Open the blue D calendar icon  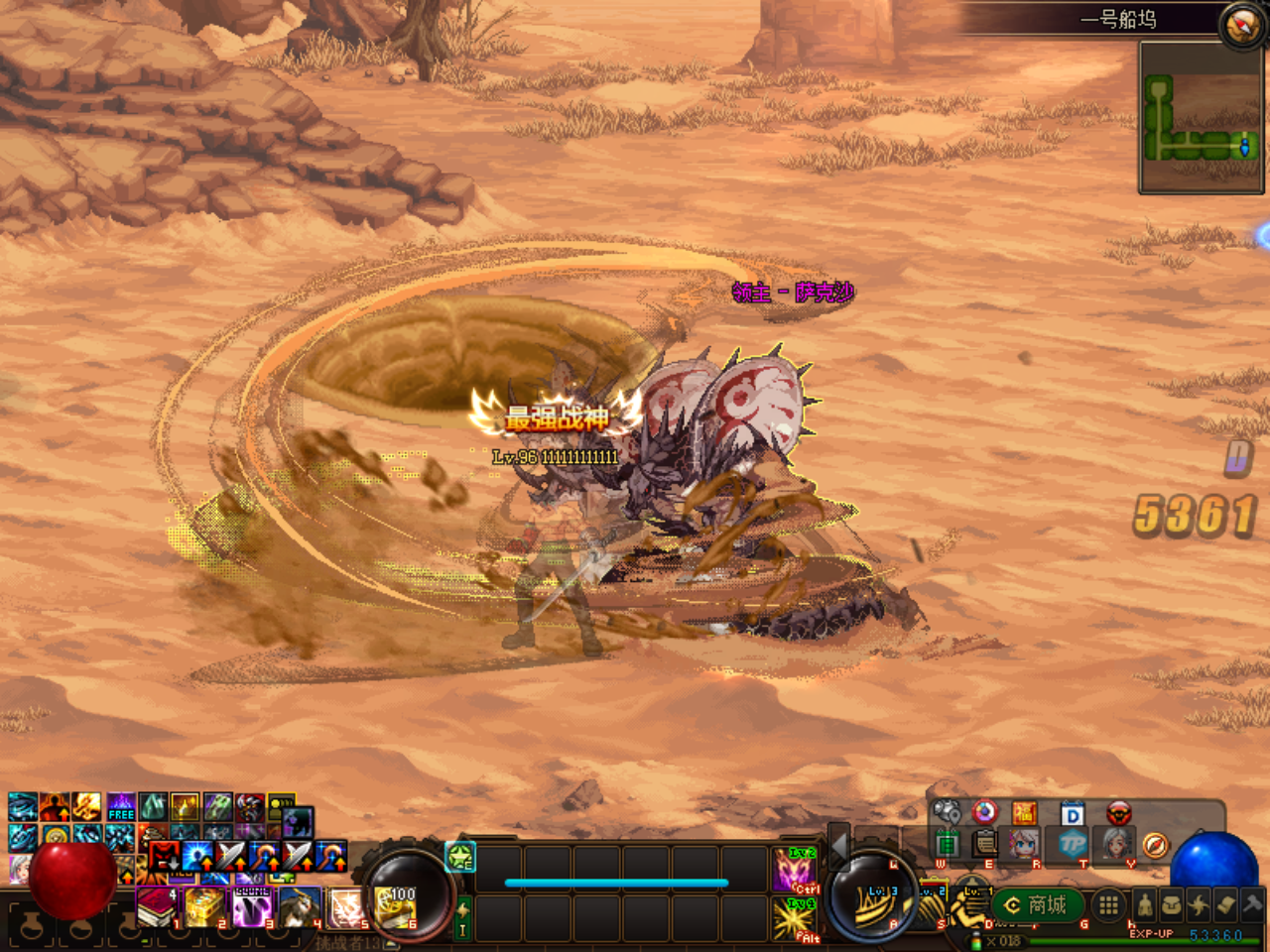(1073, 814)
